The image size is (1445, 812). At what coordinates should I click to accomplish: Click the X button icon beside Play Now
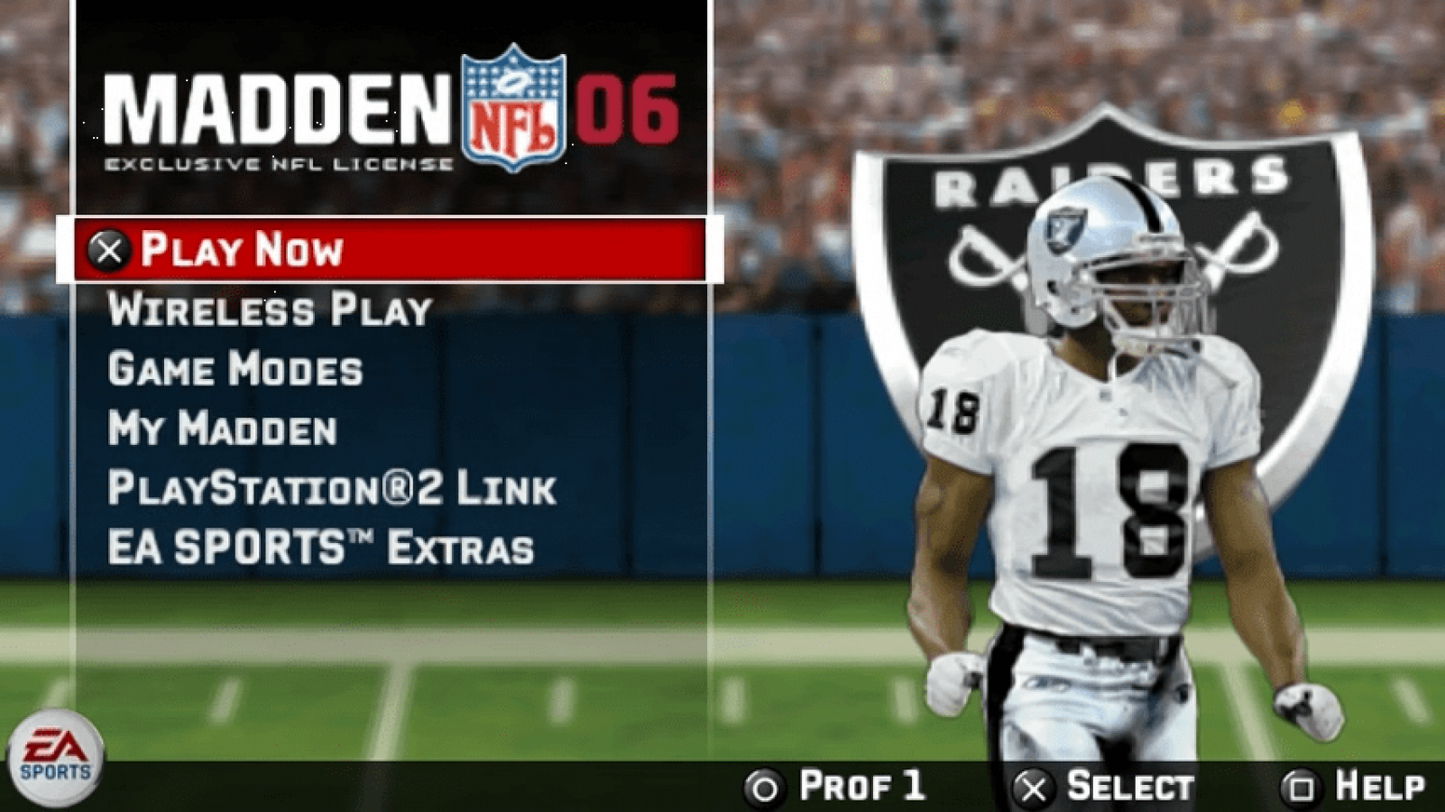[110, 251]
